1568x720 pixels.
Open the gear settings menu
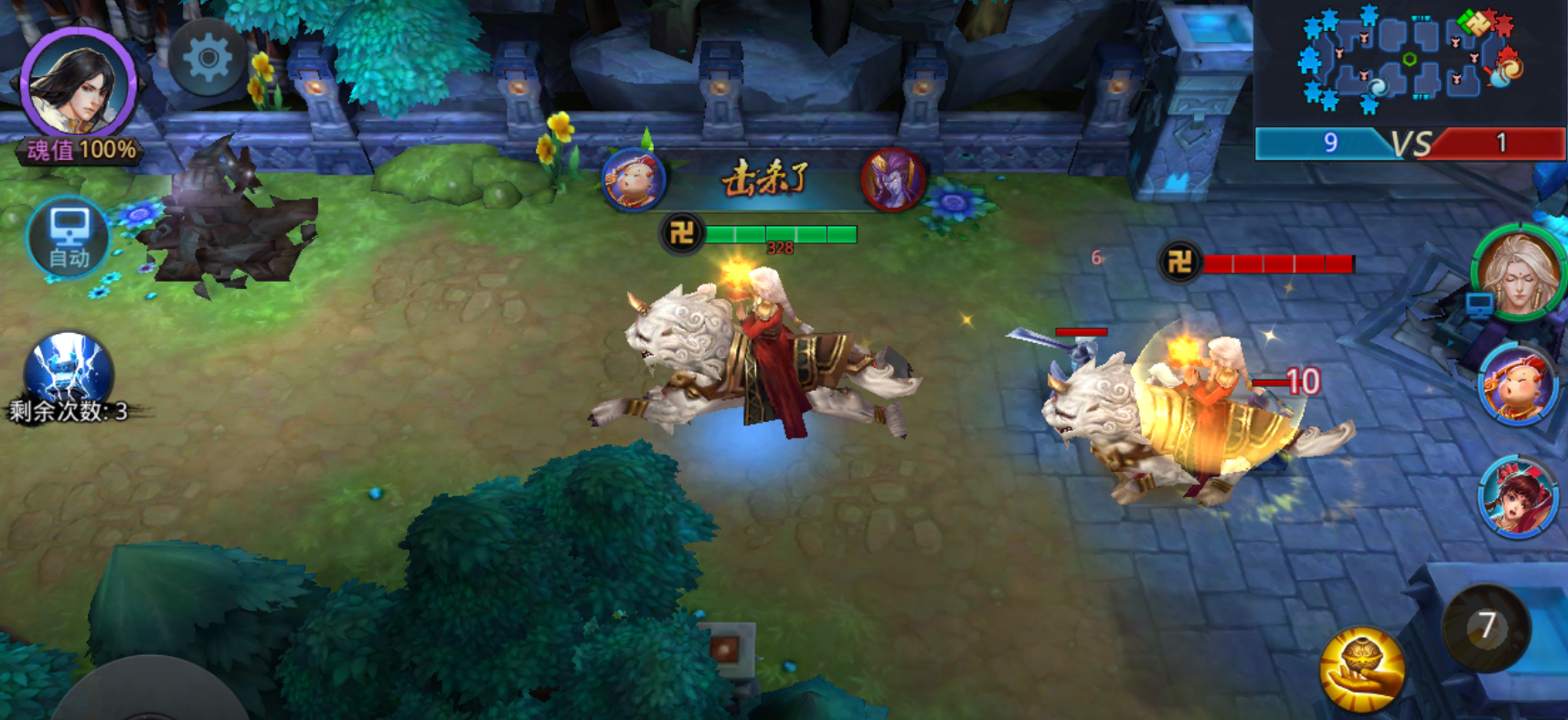(208, 58)
